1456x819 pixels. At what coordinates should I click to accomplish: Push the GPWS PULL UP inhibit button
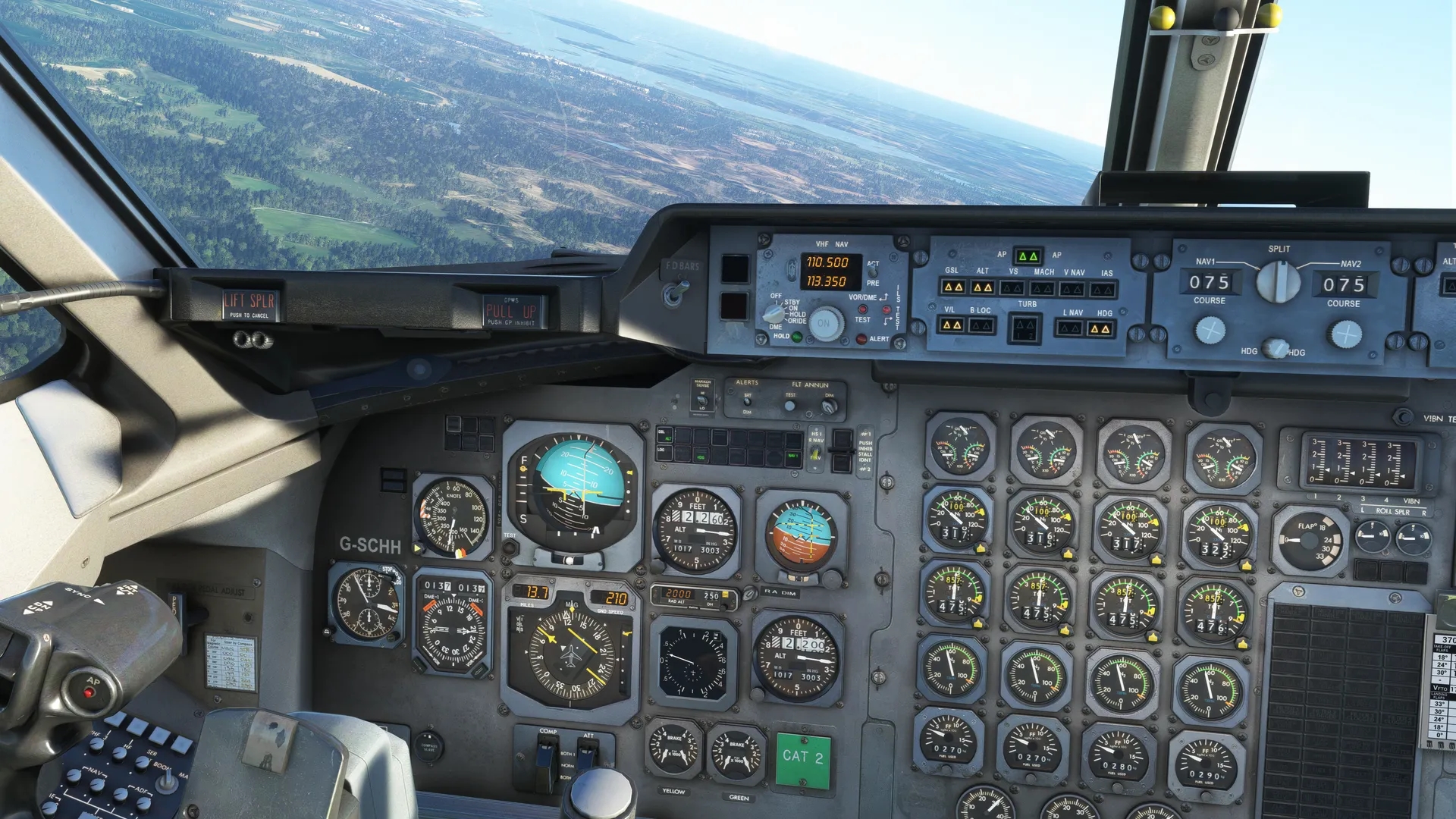click(510, 310)
